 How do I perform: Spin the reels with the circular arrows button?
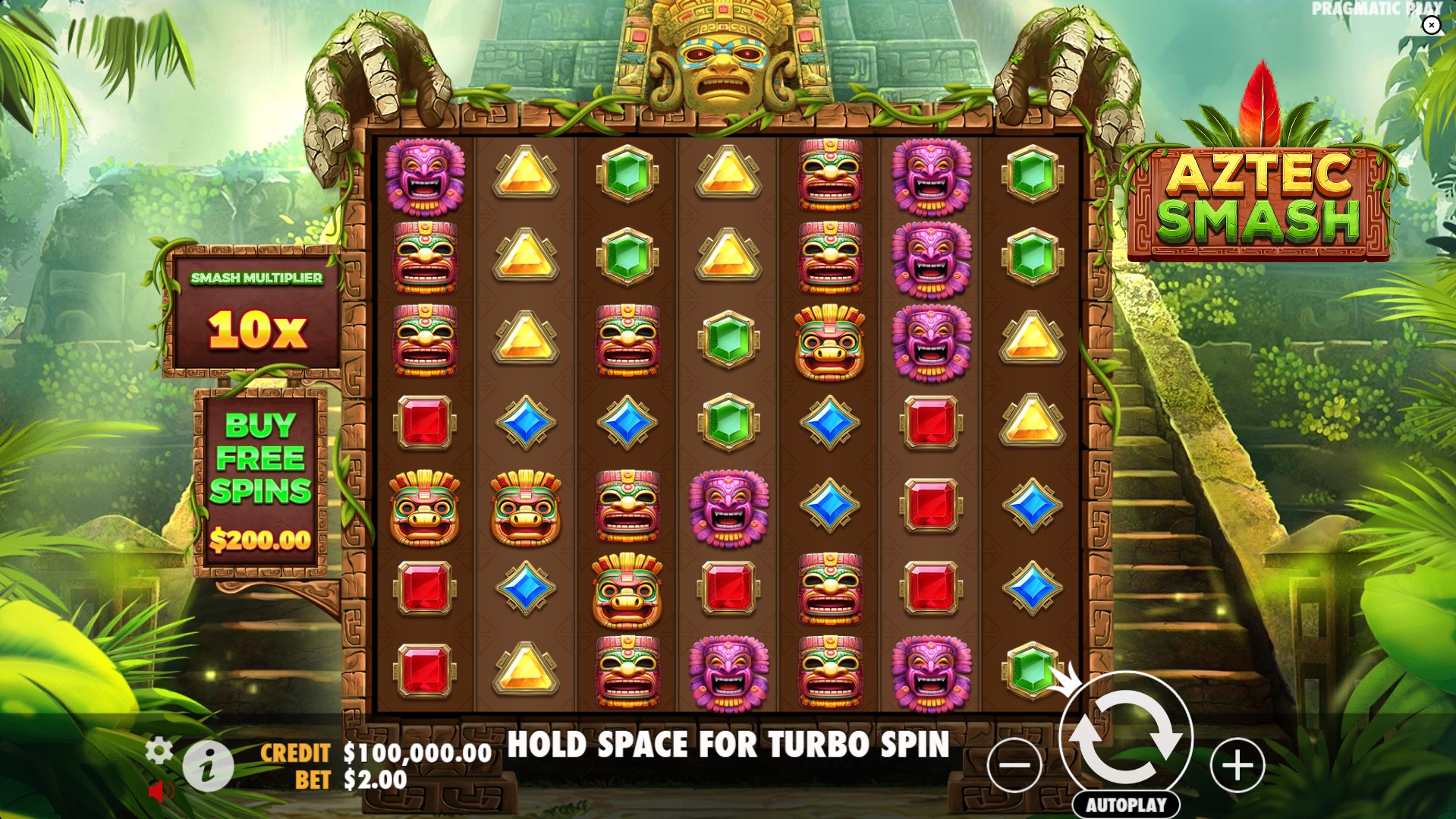1126,736
